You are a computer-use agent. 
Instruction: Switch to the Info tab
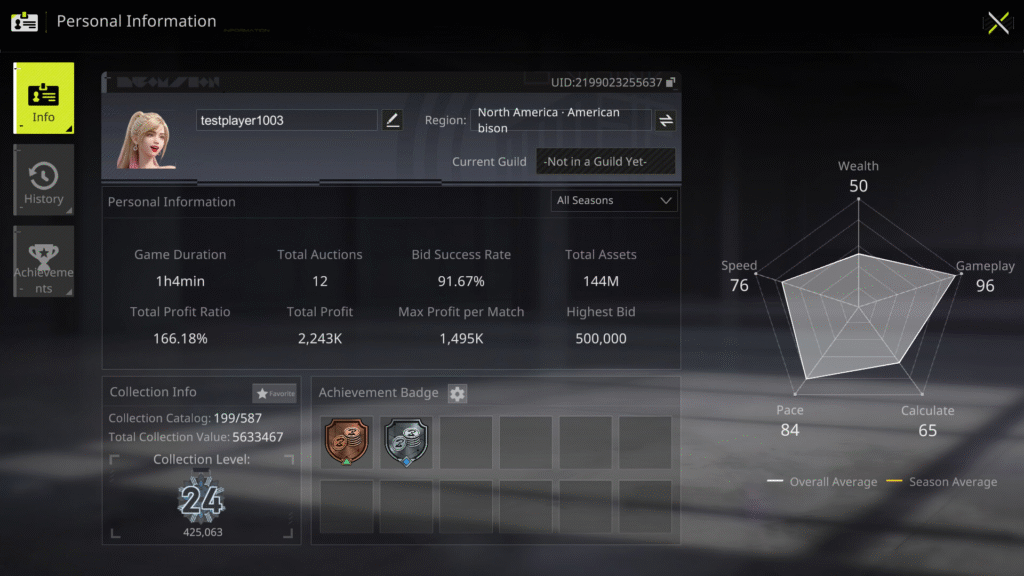point(43,99)
